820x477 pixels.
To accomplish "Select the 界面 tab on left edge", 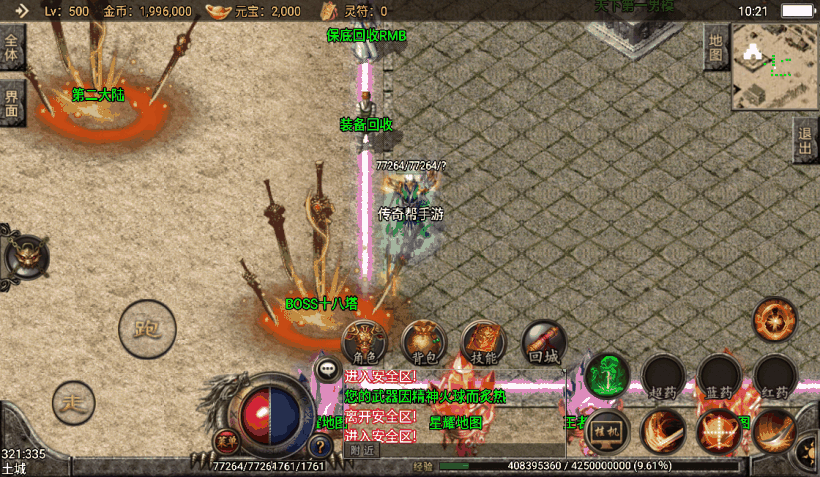I will point(11,103).
